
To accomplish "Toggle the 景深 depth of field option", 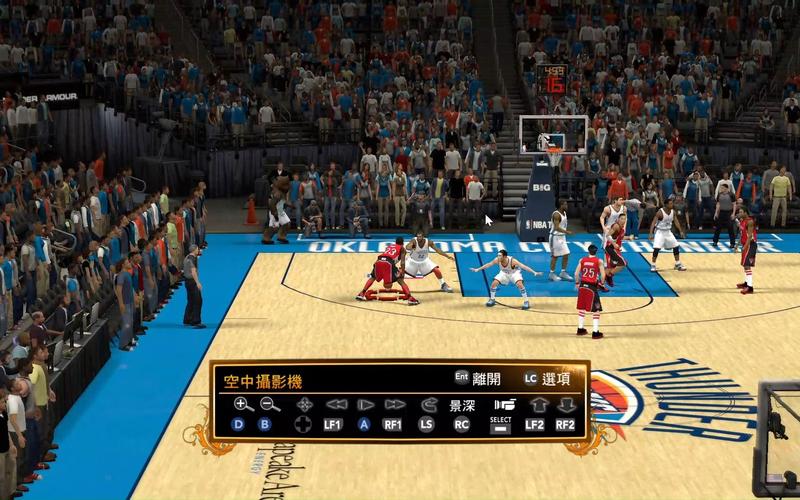I will pyautogui.click(x=461, y=406).
